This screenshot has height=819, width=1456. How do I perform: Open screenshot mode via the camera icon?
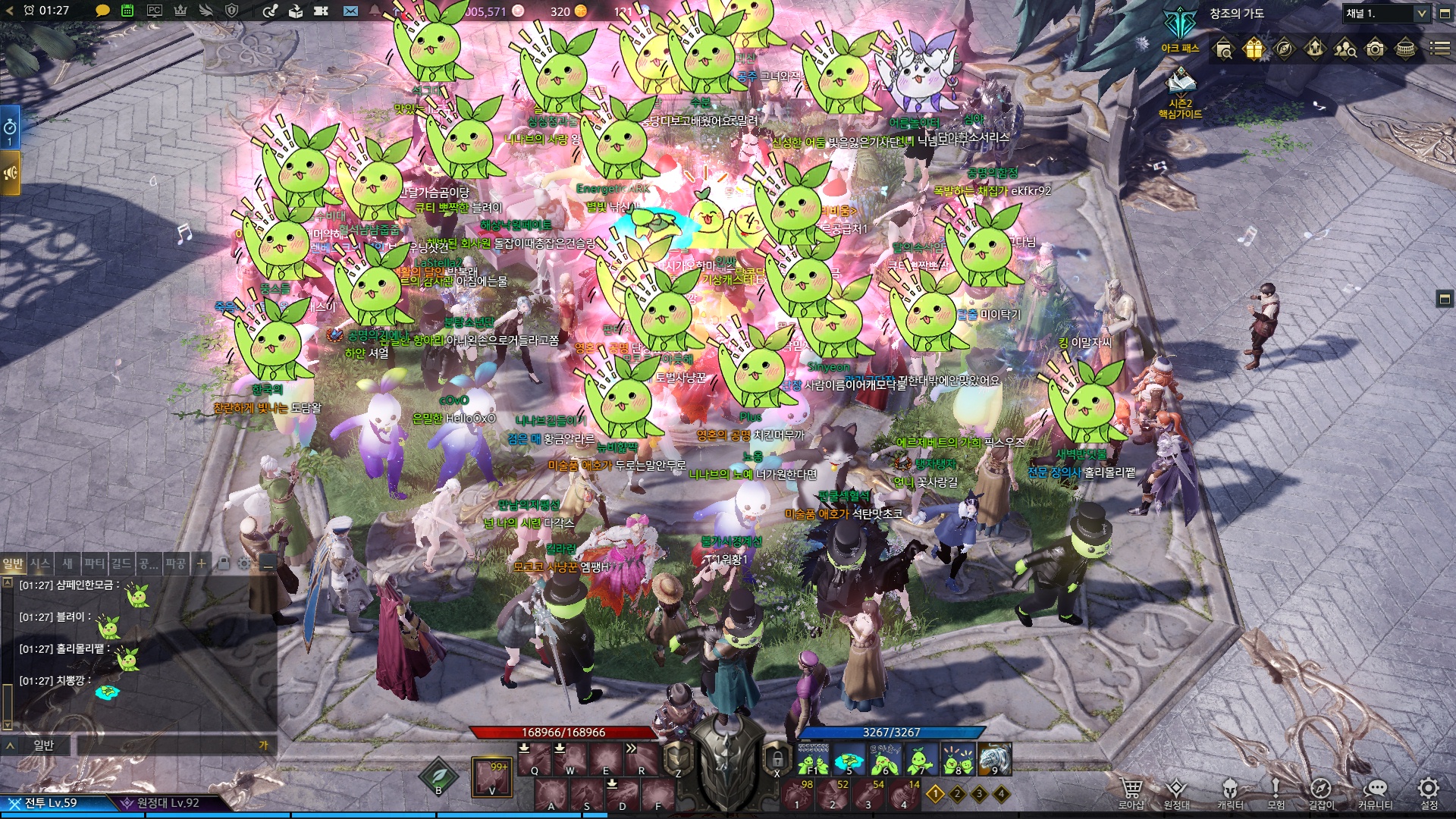pos(1375,49)
